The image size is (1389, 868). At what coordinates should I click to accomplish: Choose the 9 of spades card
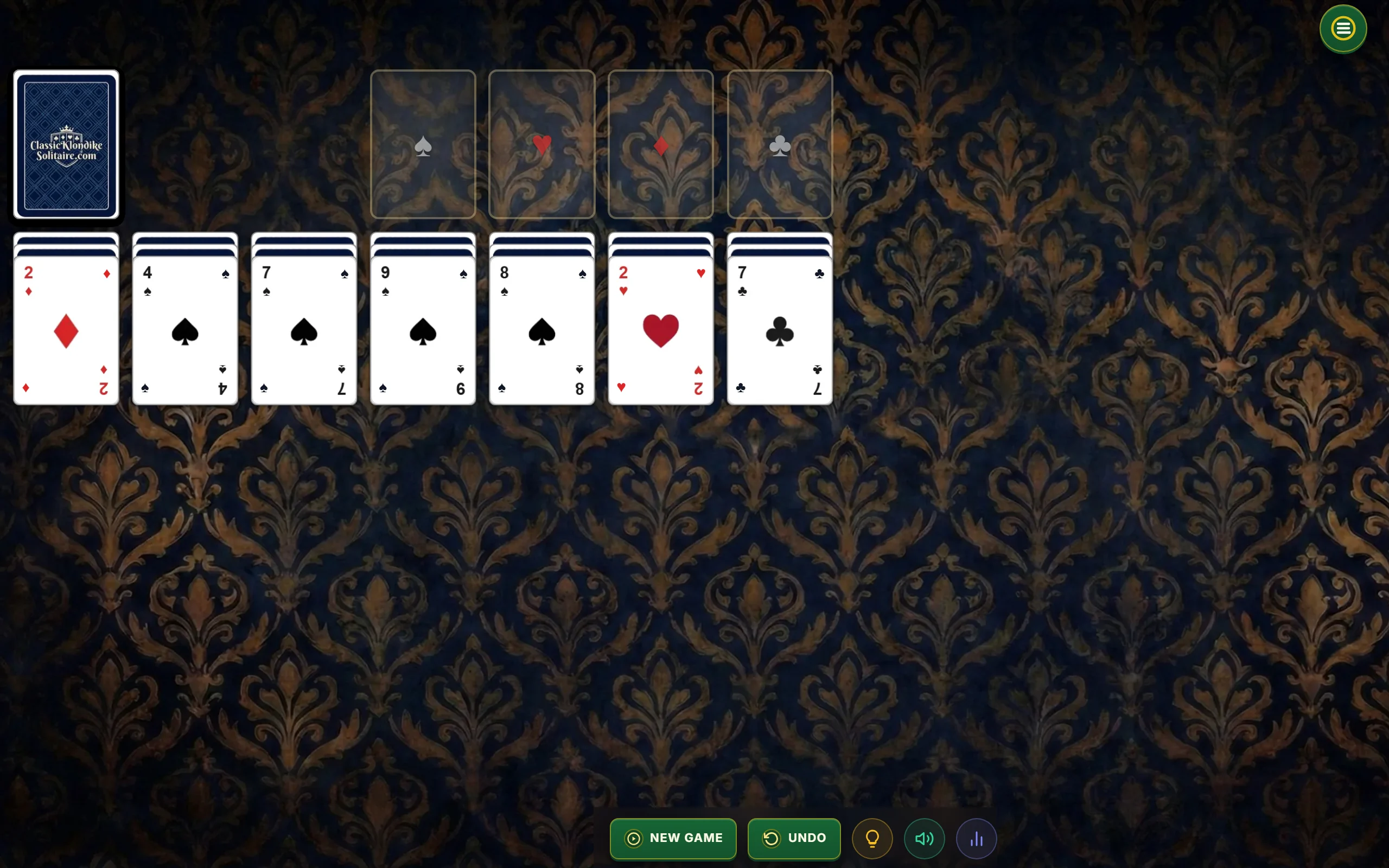pyautogui.click(x=423, y=331)
